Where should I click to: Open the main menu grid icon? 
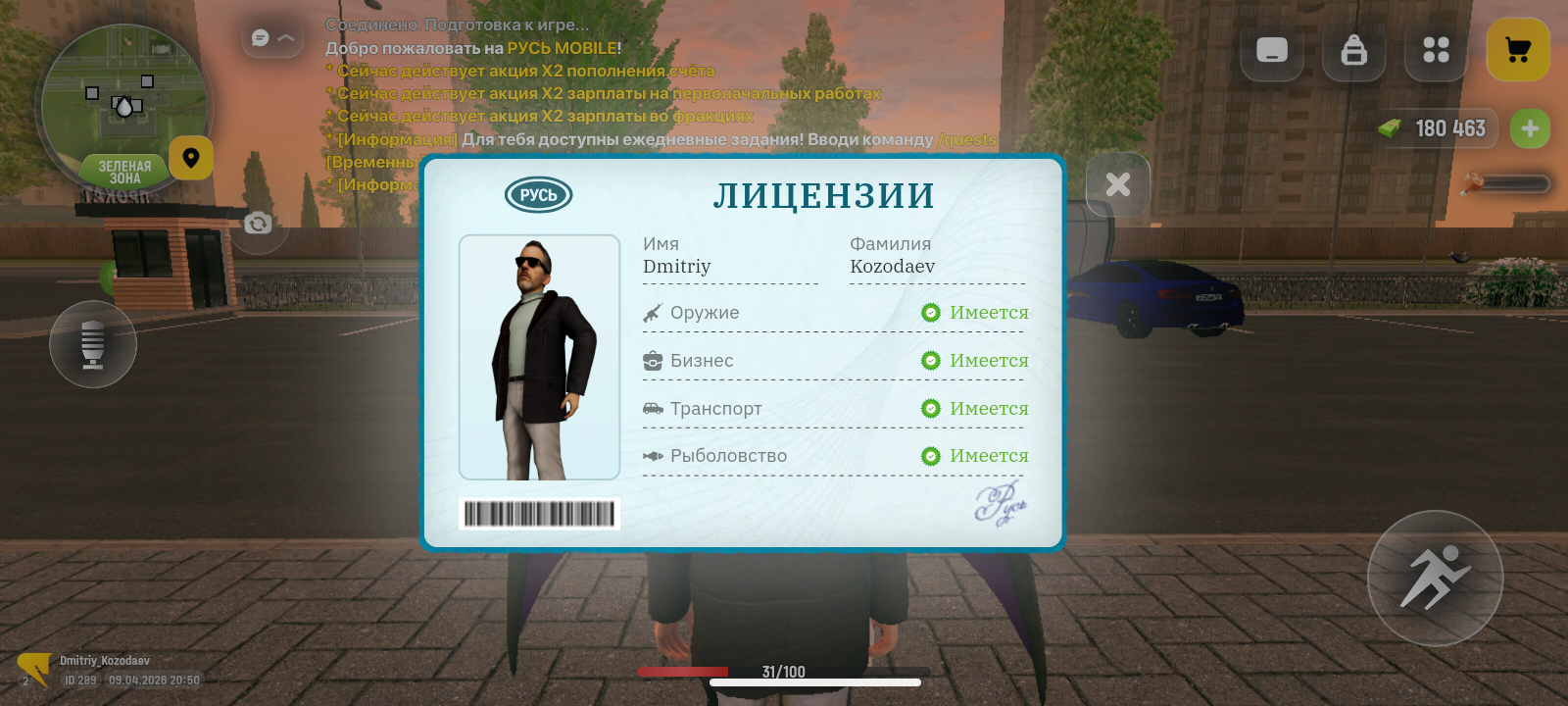point(1435,50)
